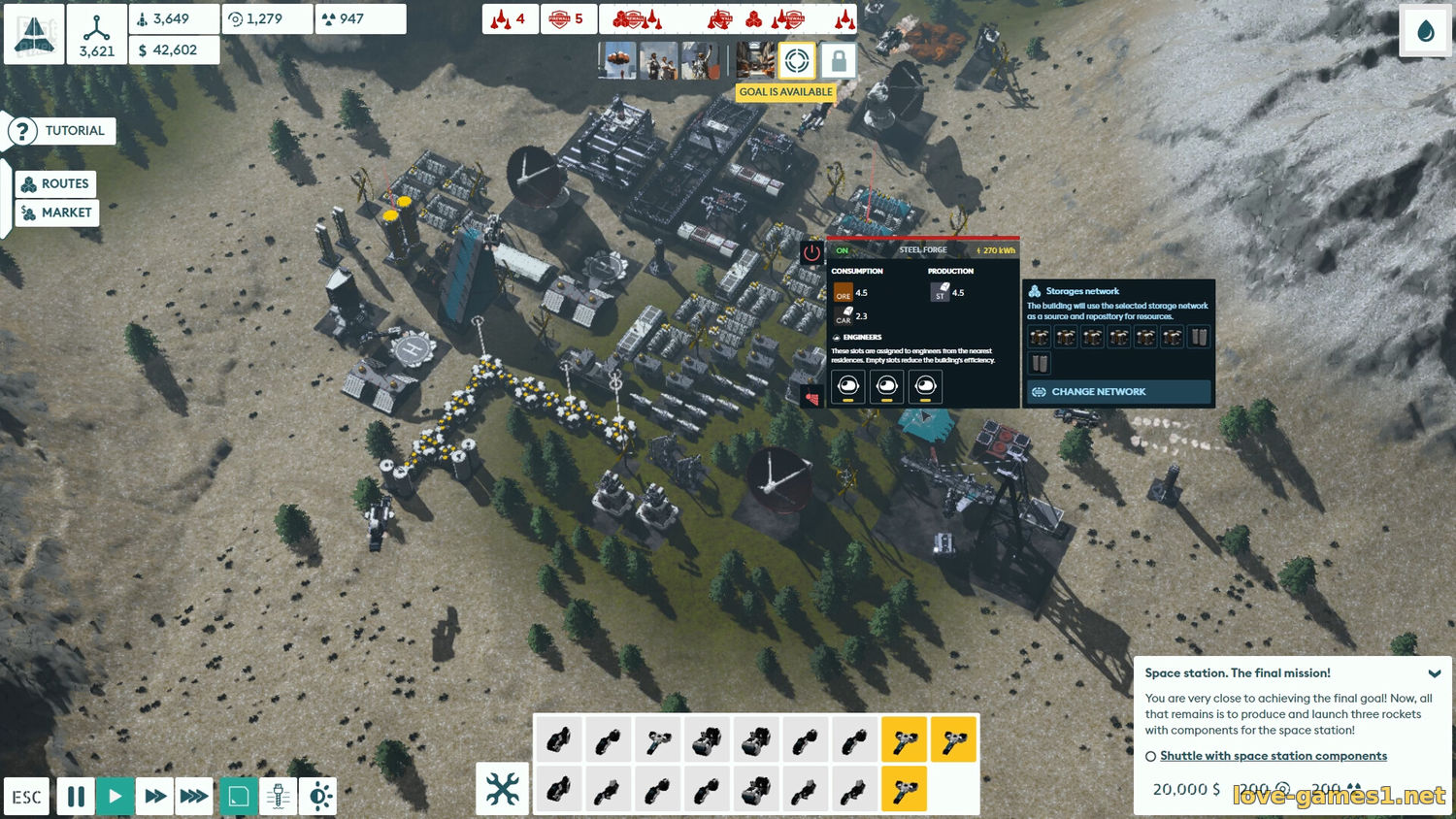
Task: Collapse the Space station mission panel
Action: [1434, 673]
